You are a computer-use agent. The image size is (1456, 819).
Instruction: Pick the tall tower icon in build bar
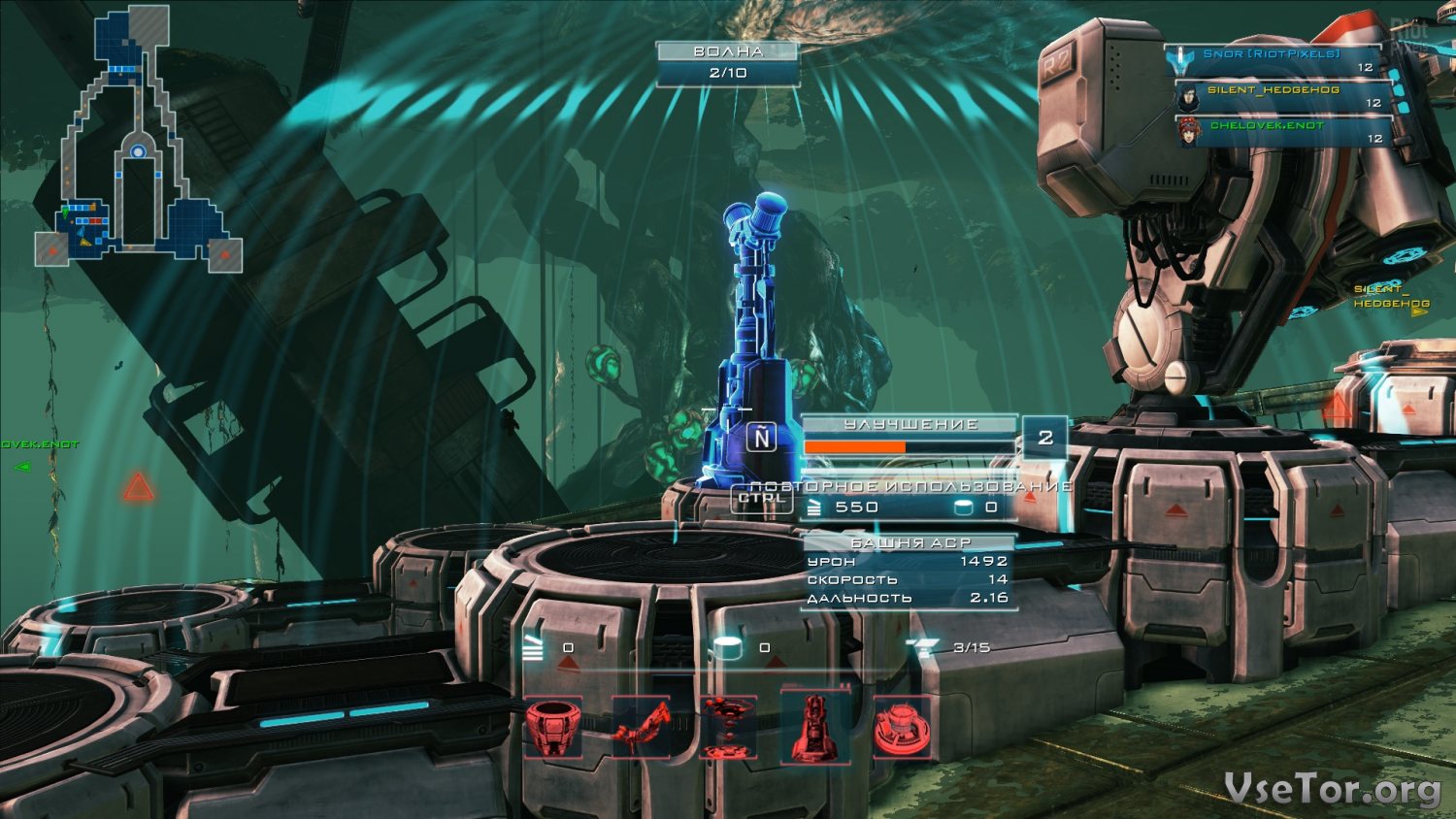coord(815,728)
